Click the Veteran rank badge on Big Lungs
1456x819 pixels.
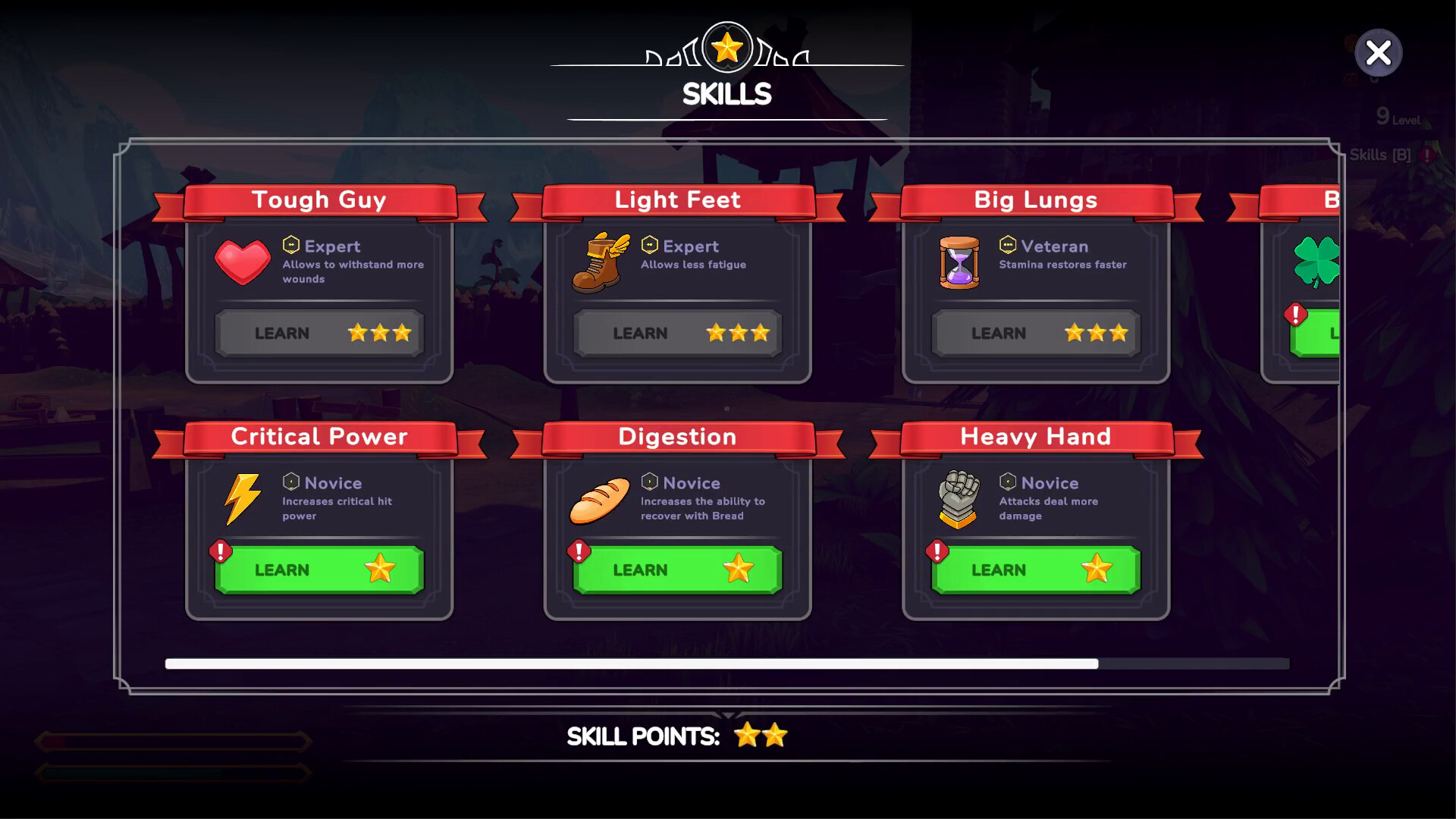click(x=1007, y=244)
